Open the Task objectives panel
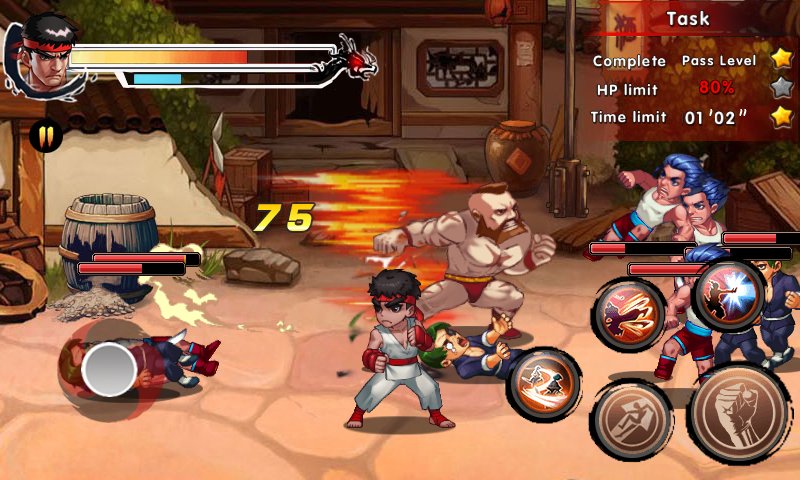Image resolution: width=800 pixels, height=480 pixels. 688,18
